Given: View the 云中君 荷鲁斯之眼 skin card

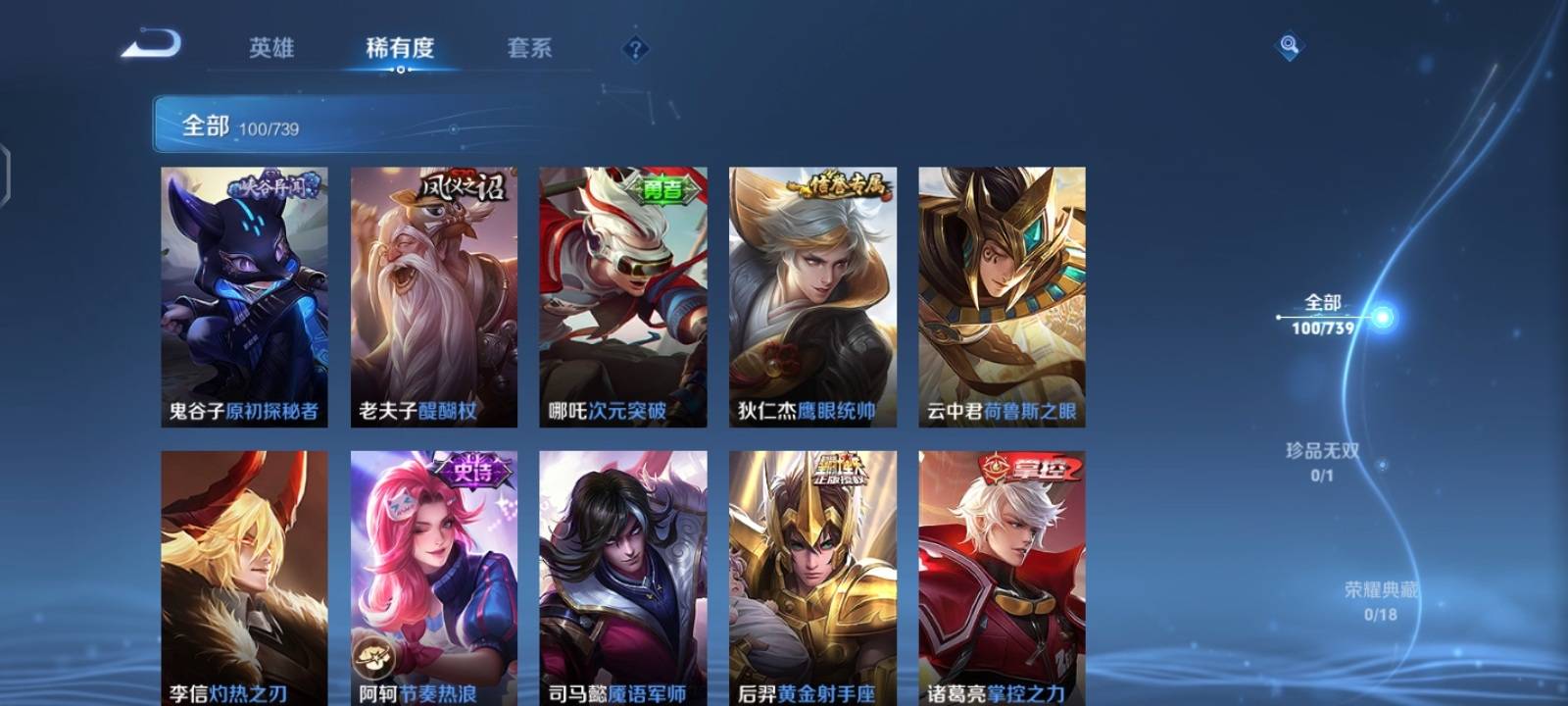Looking at the screenshot, I should pyautogui.click(x=1002, y=296).
